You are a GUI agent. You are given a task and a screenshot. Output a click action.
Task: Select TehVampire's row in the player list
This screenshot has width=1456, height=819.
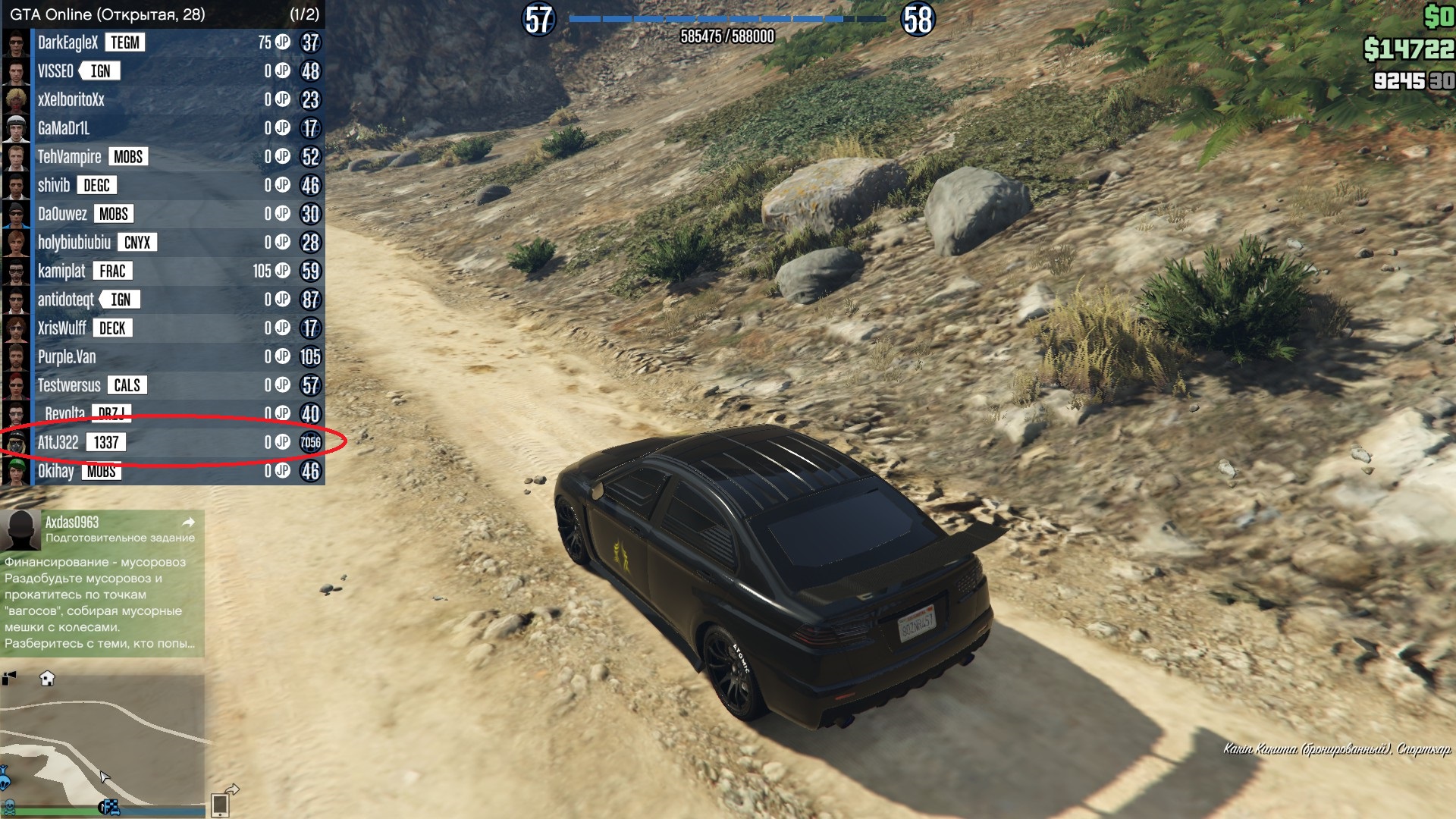(x=163, y=157)
